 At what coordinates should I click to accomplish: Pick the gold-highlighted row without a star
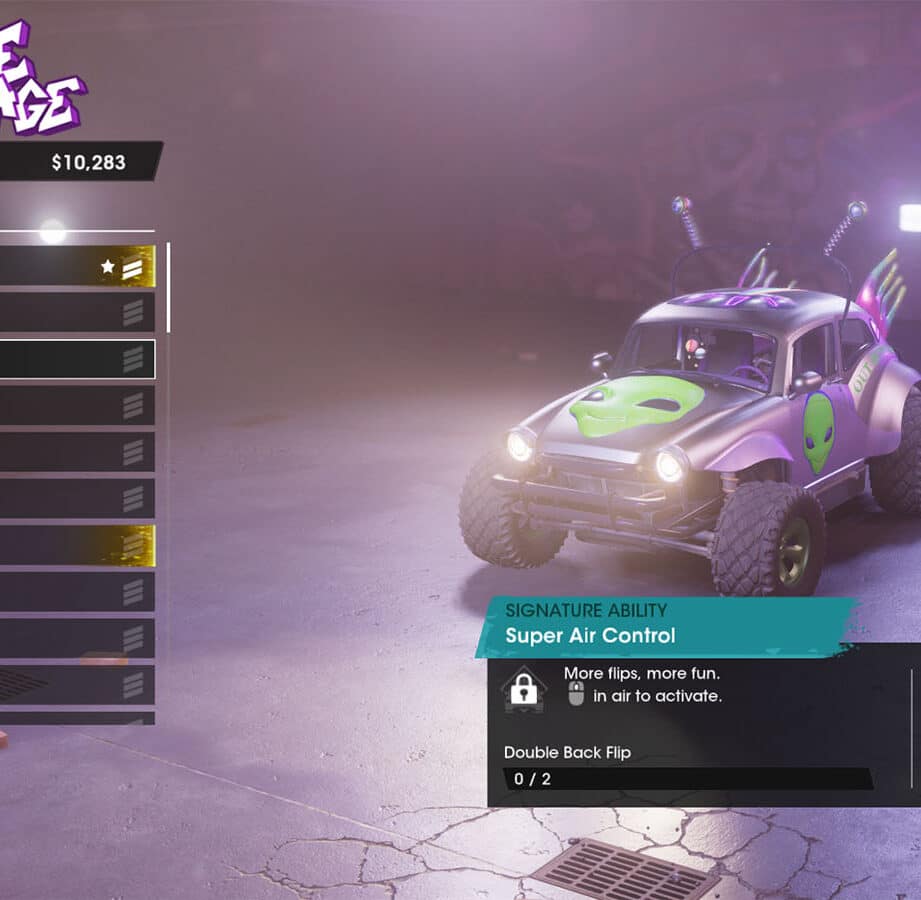(76, 545)
